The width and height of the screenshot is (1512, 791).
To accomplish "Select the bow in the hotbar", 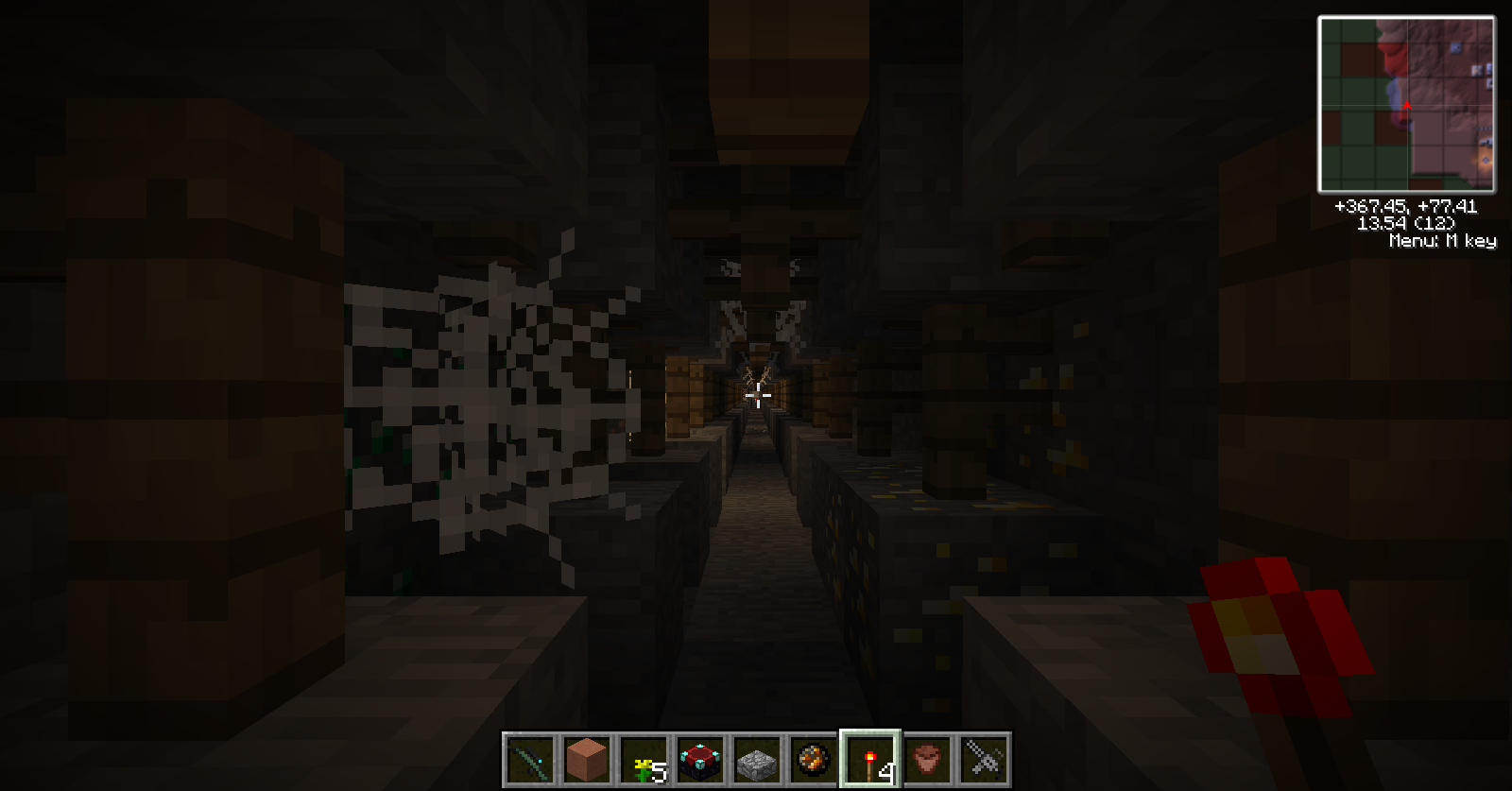I will pyautogui.click(x=529, y=759).
